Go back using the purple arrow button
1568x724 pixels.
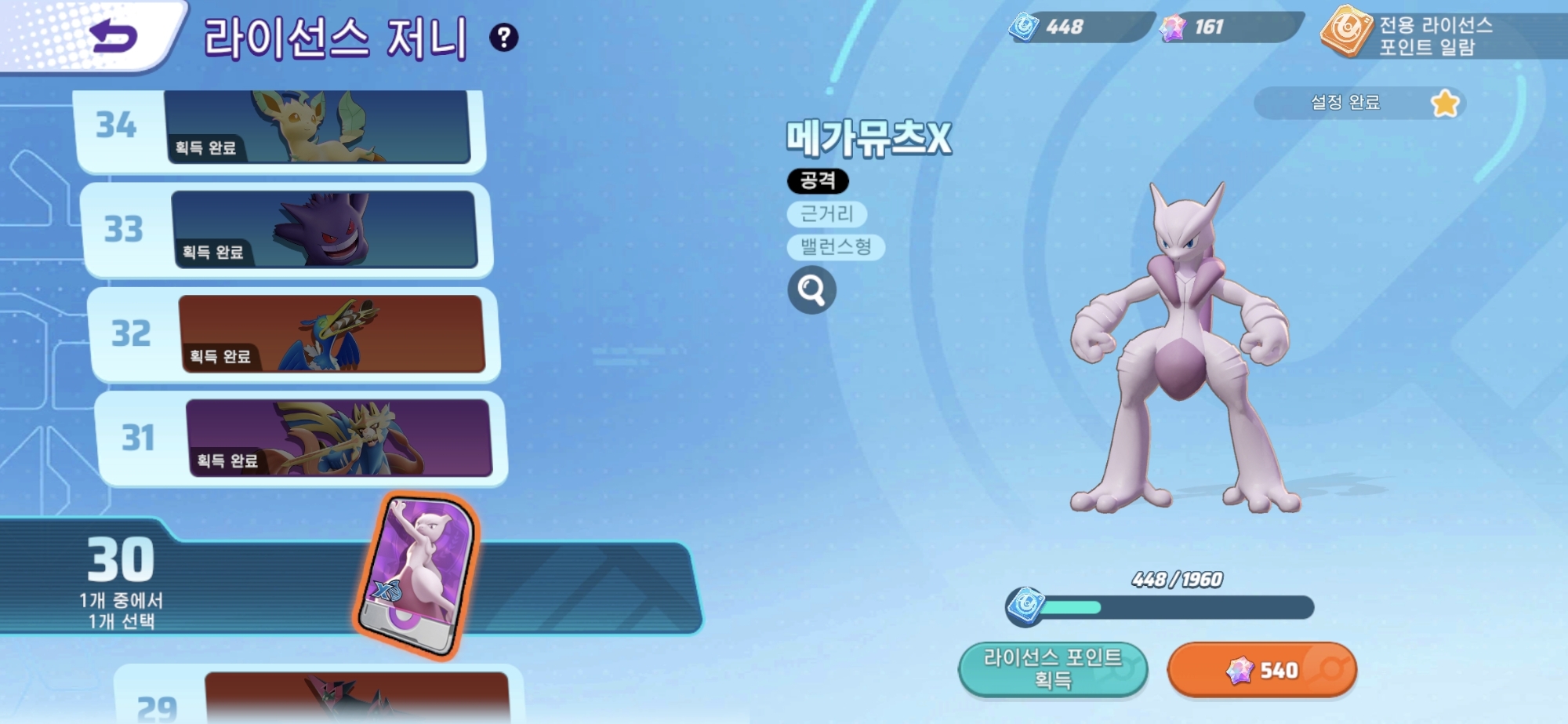(x=114, y=37)
